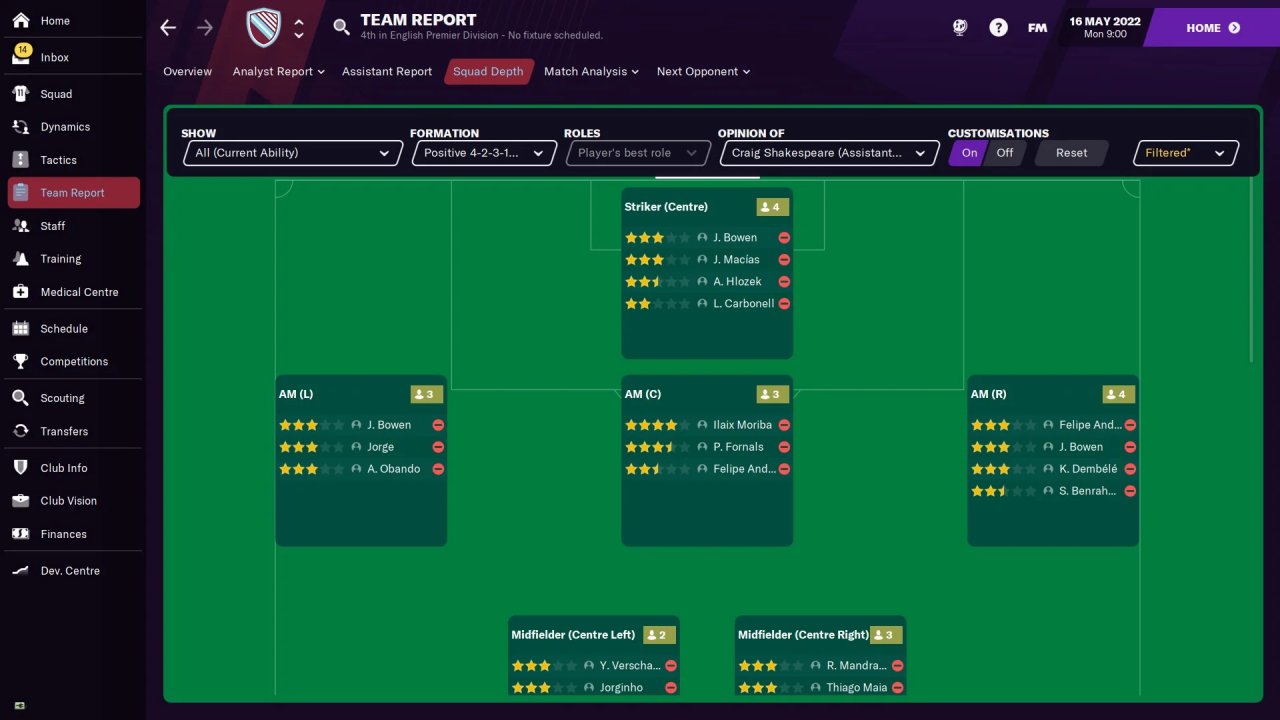Expand the Next Opponent tab menu
The width and height of the screenshot is (1280, 720).
[703, 72]
